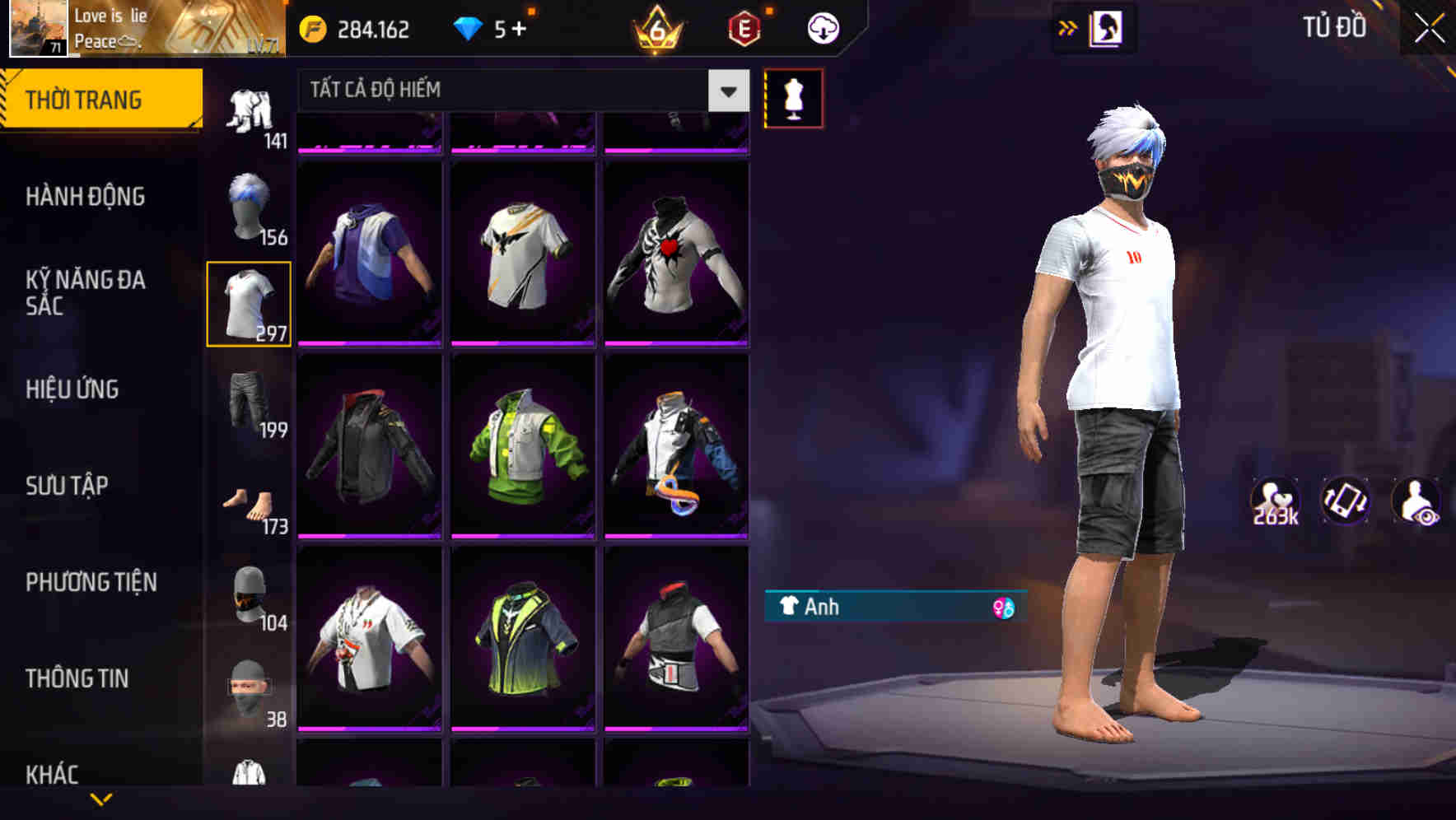Open the HIỆU ỨNG tab

pyautogui.click(x=74, y=389)
